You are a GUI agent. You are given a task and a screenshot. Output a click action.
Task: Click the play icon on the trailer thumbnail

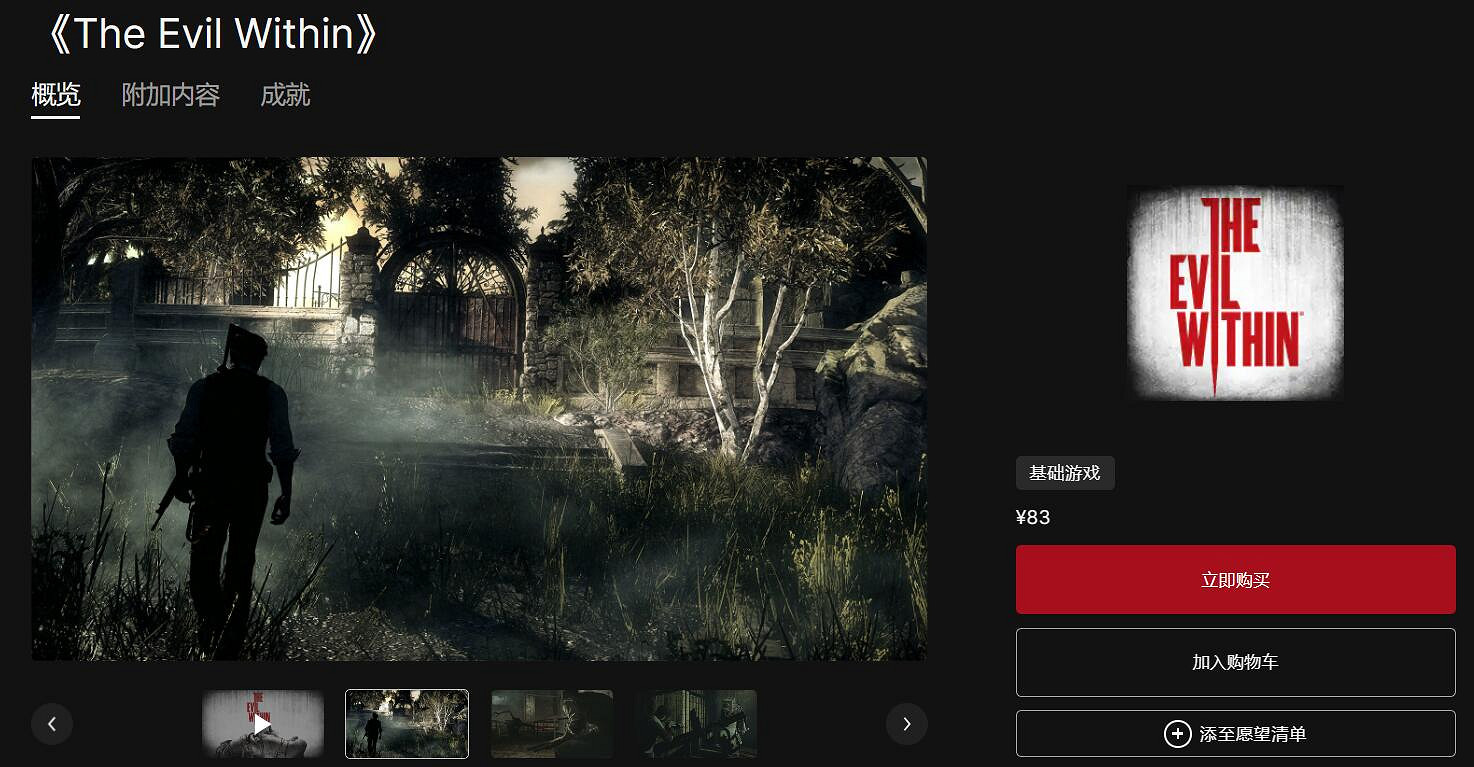263,723
